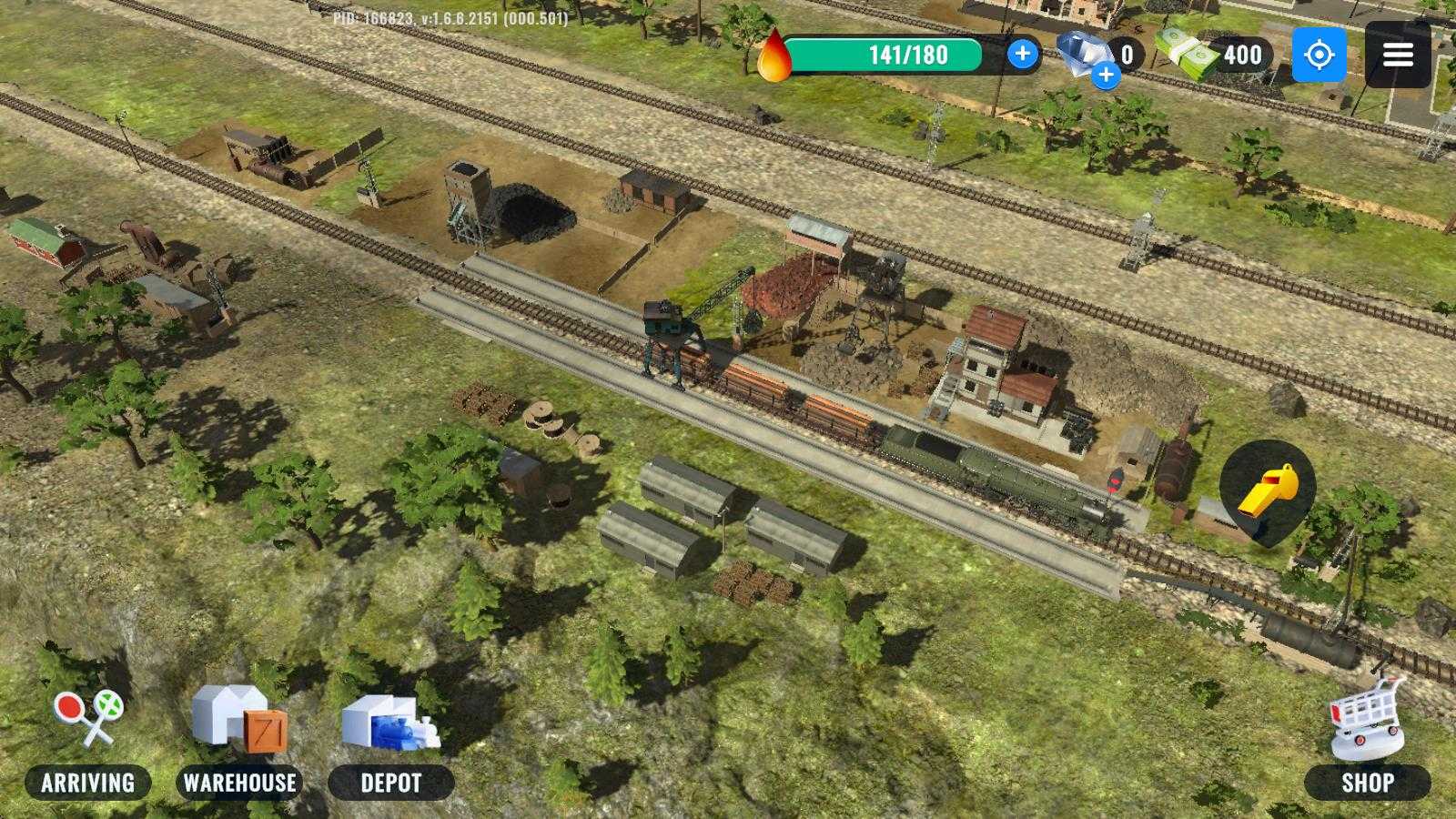Image resolution: width=1456 pixels, height=819 pixels.
Task: Open the hamburger menu
Action: click(x=1398, y=55)
